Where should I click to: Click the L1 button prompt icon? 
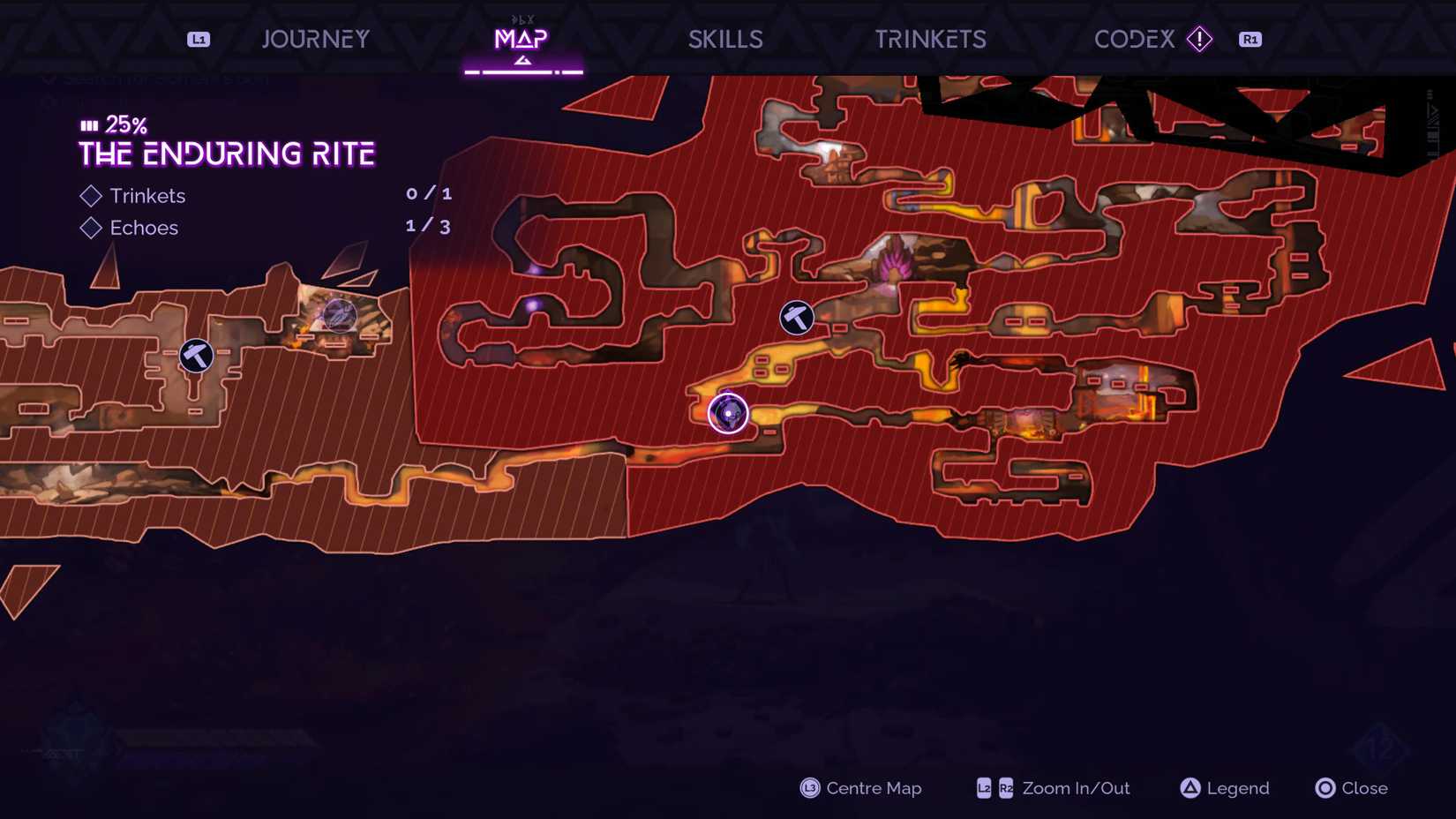tap(198, 39)
